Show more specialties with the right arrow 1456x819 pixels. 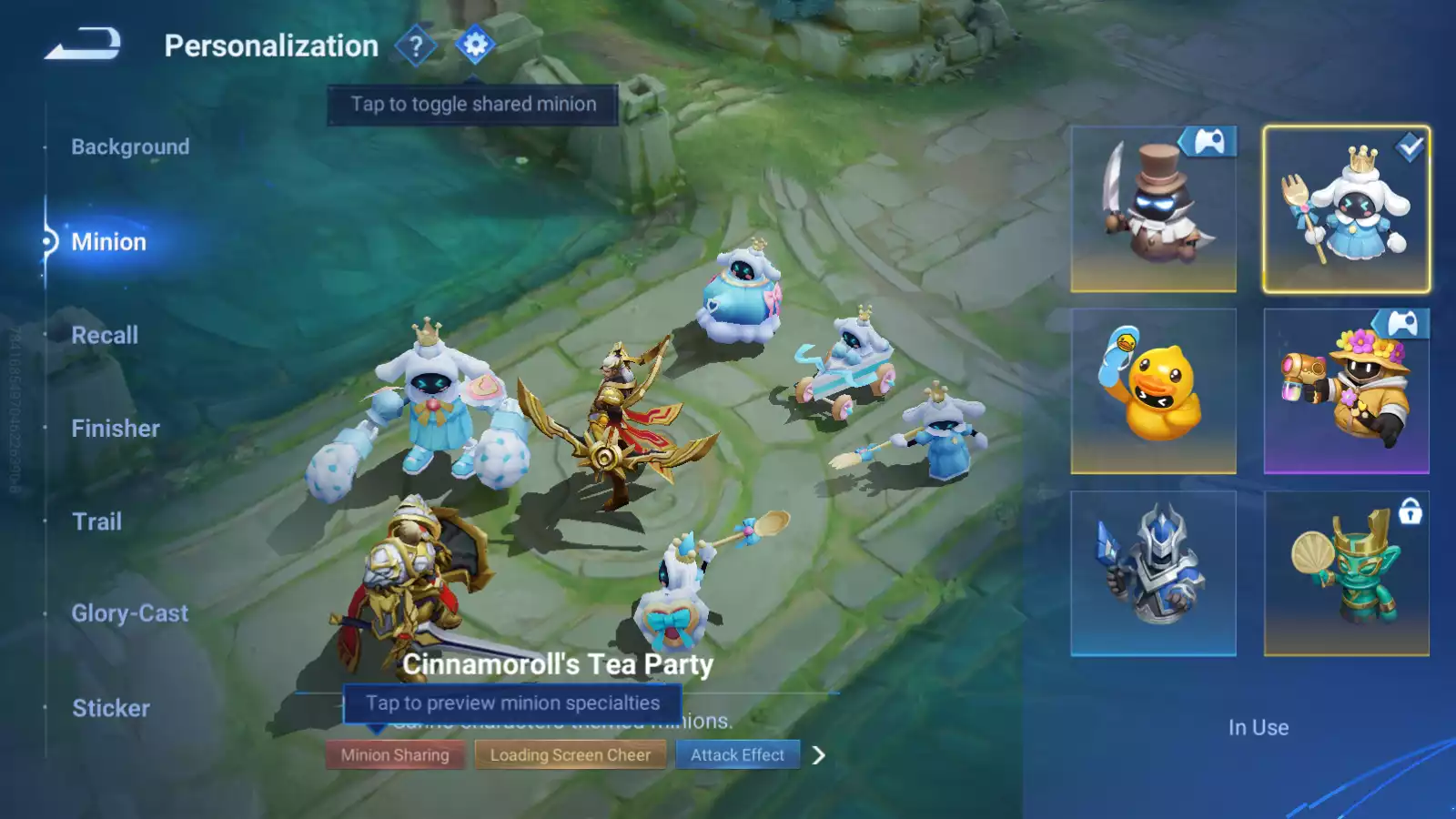pos(819,755)
